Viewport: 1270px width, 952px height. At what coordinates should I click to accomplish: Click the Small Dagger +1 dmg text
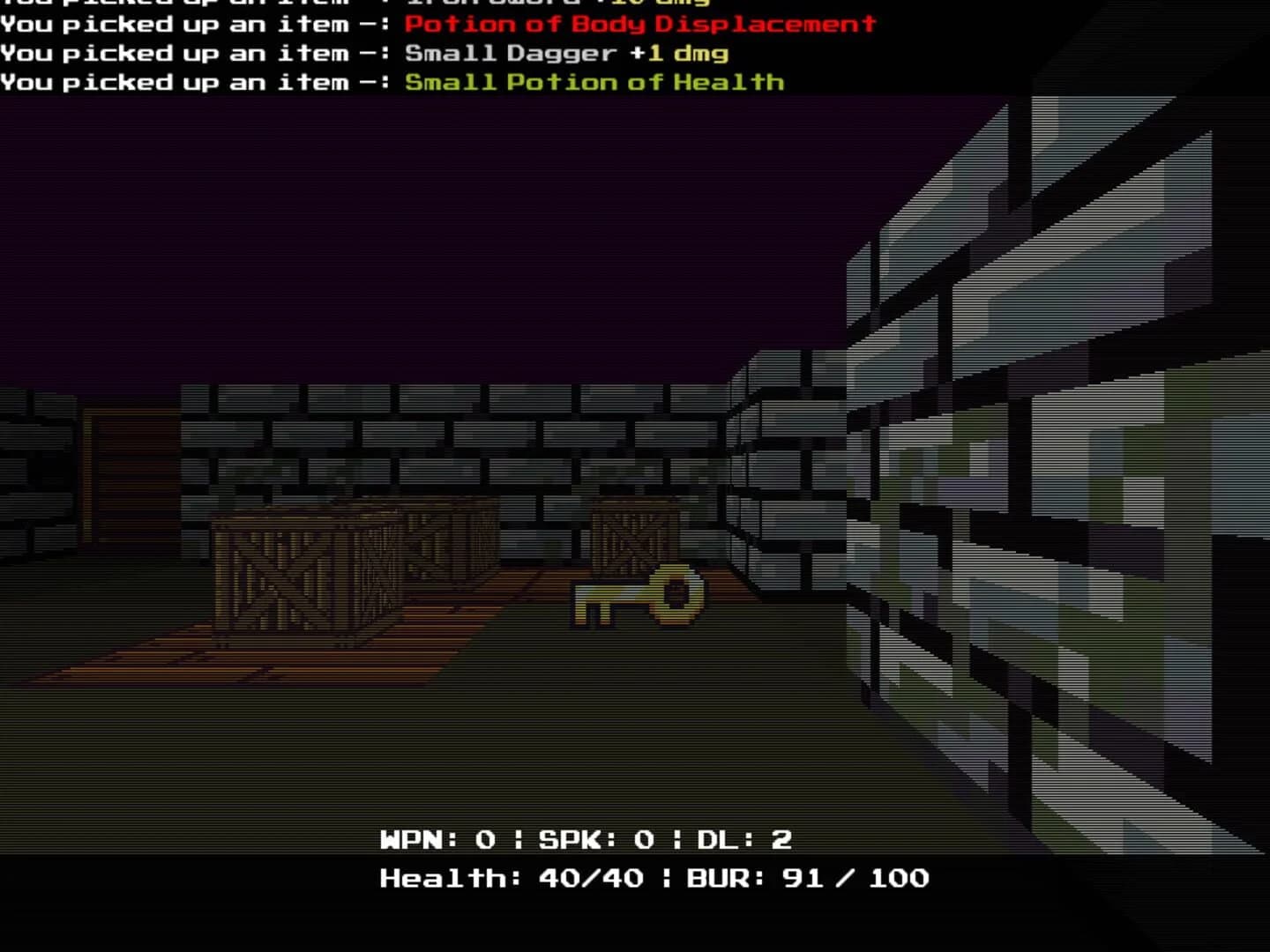564,53
